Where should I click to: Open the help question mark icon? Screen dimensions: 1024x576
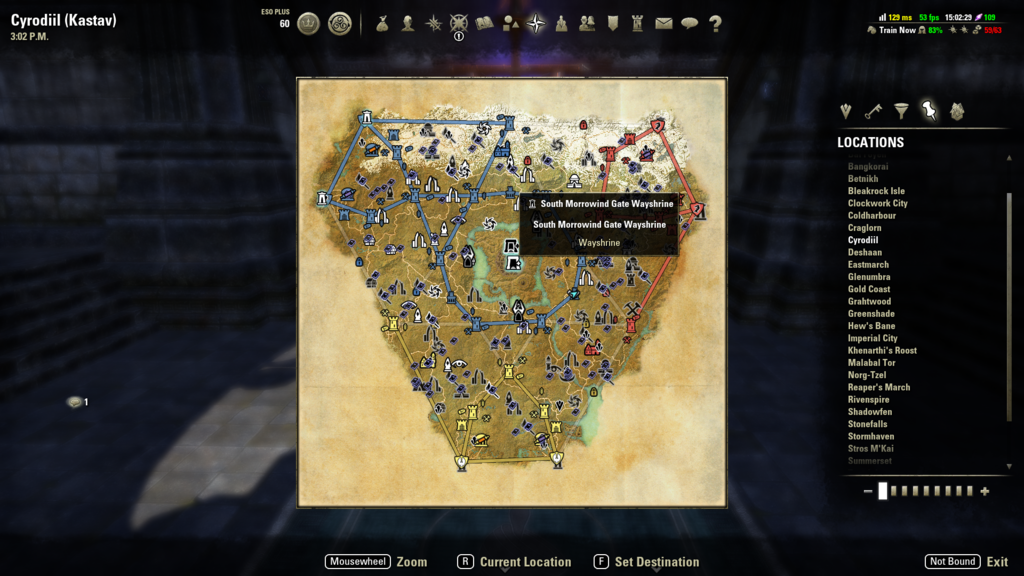715,24
